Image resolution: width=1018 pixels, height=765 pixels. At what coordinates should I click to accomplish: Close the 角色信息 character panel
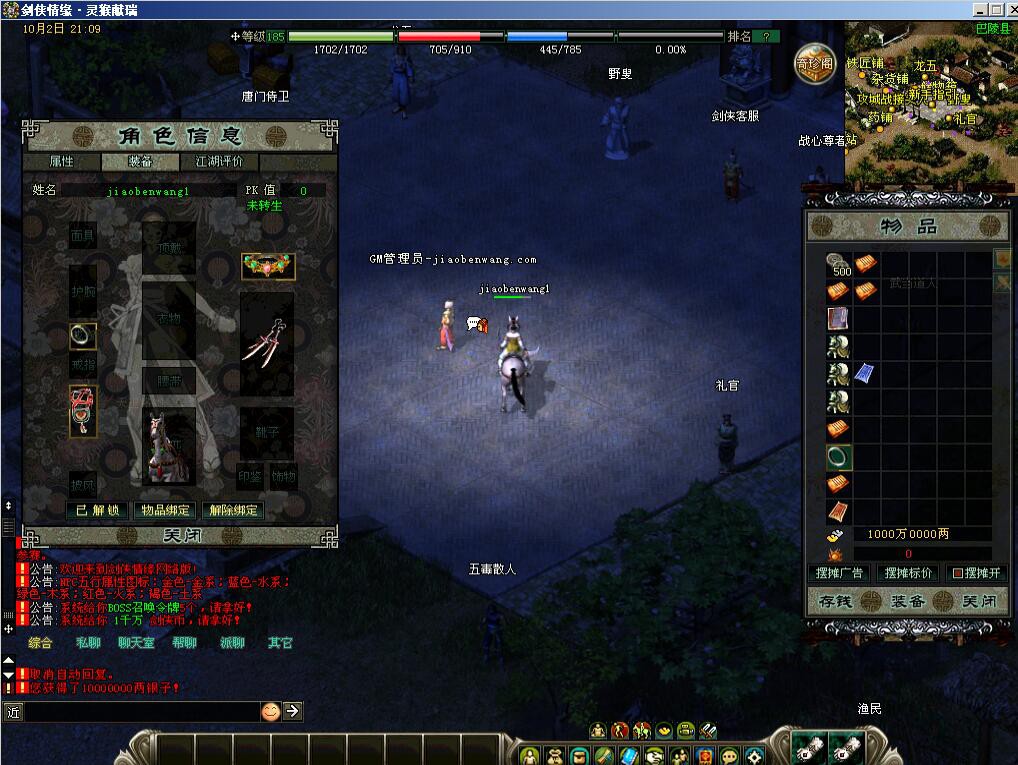click(181, 536)
